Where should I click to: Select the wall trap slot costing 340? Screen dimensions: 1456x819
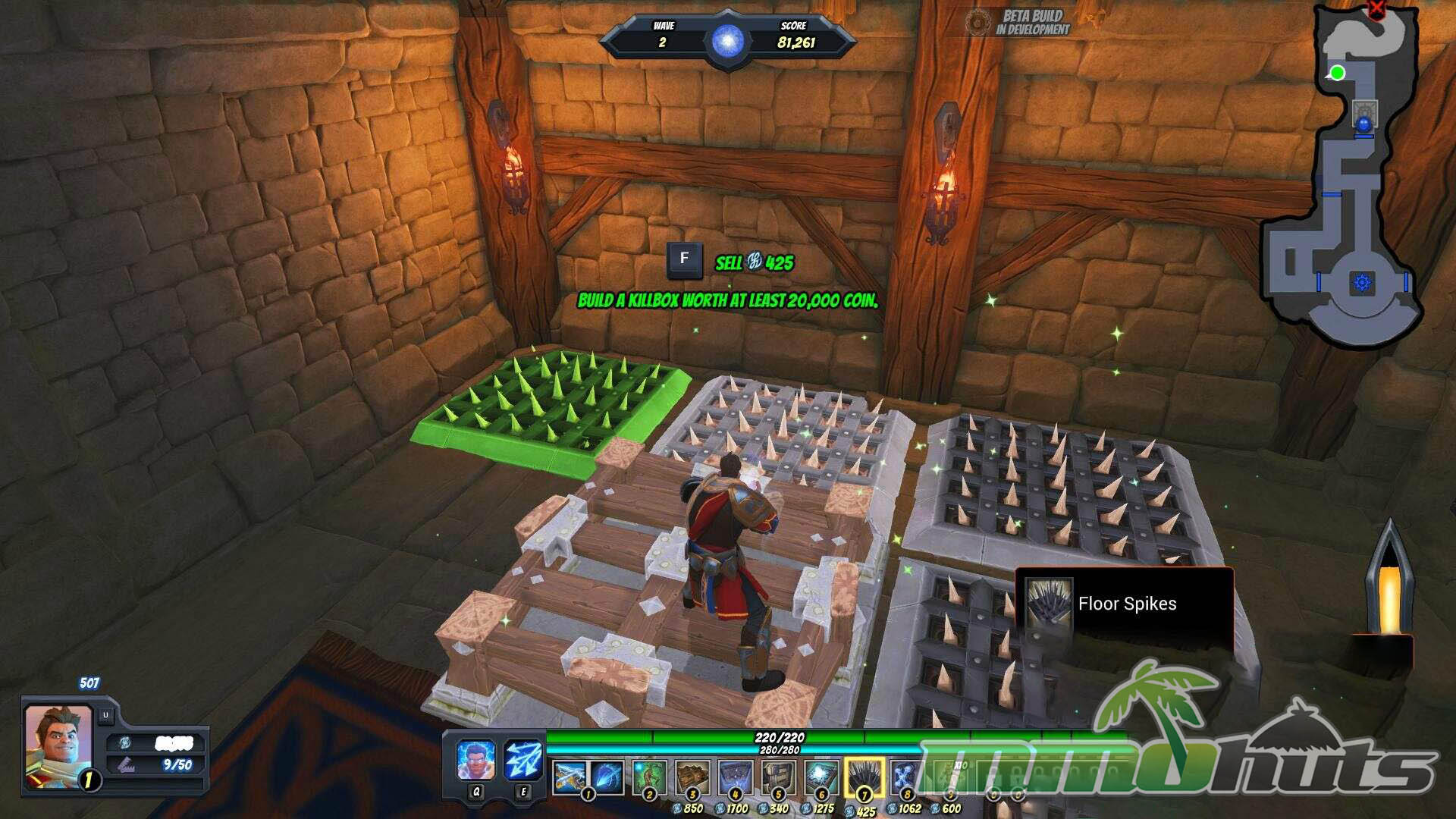778,778
